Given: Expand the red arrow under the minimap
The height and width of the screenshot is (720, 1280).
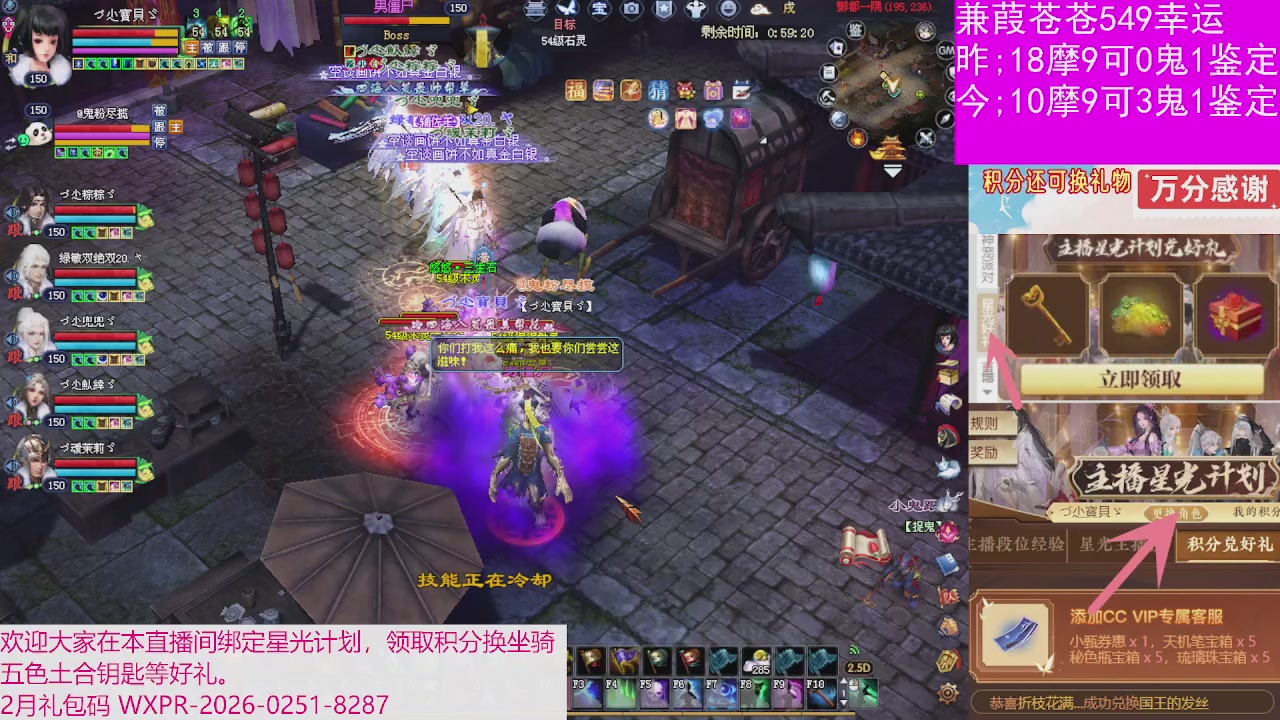Looking at the screenshot, I should click(893, 170).
